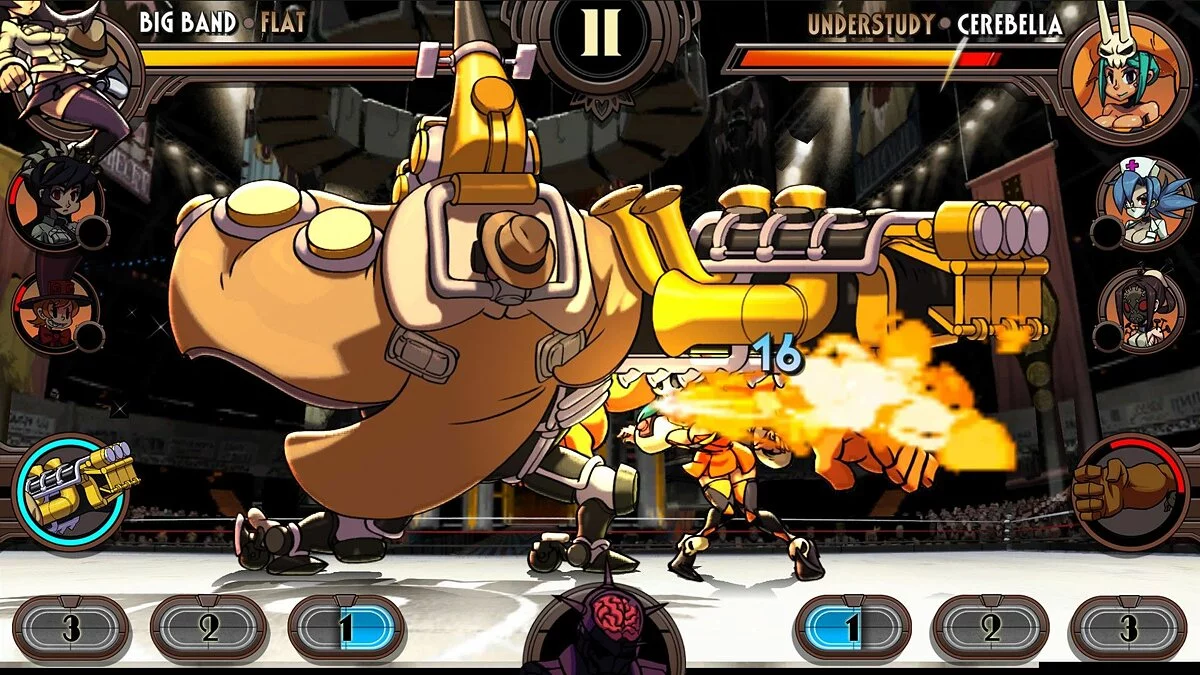Tag in Filia from the team portraits

click(56, 207)
